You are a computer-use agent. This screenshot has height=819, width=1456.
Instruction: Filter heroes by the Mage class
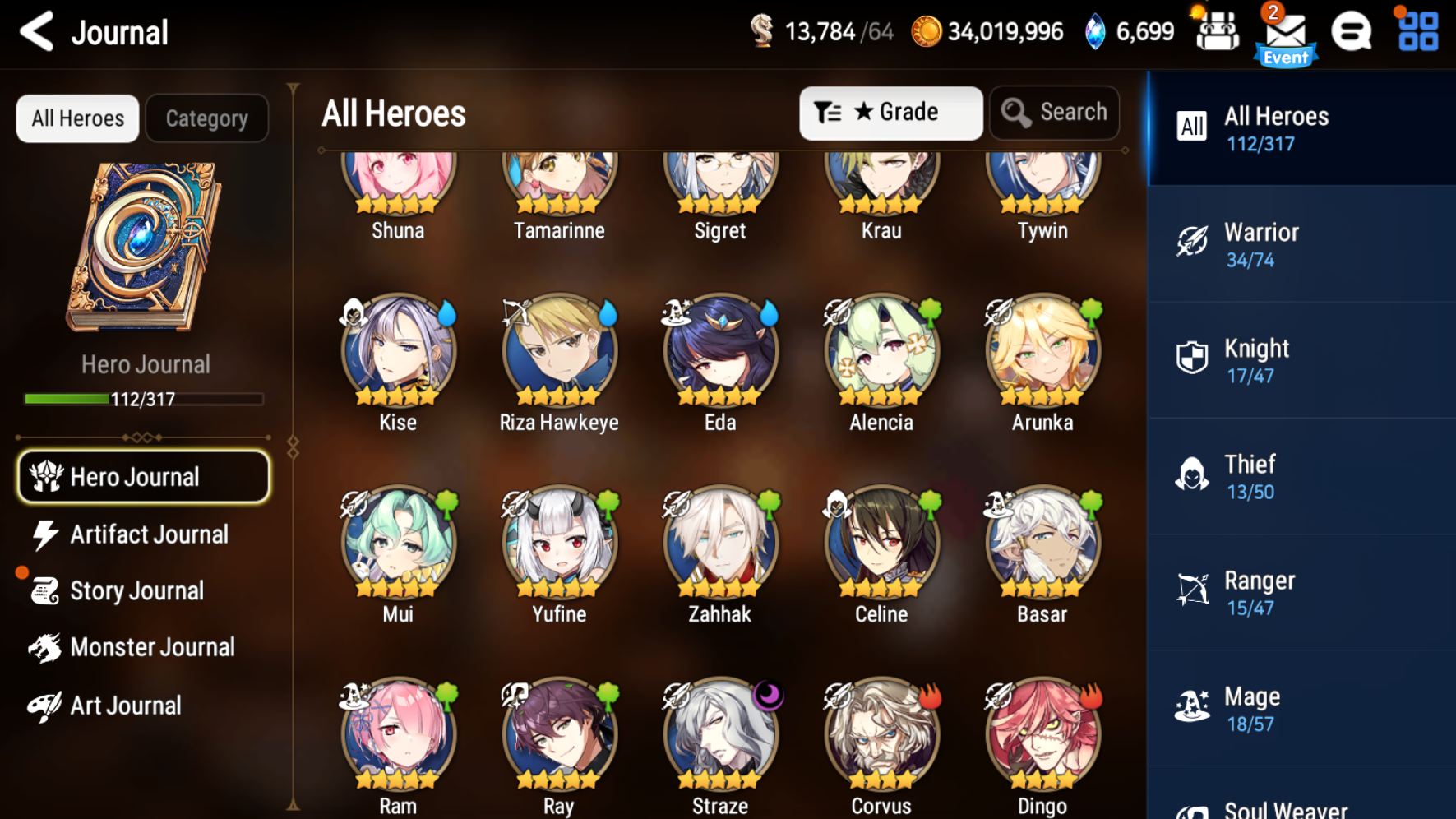[x=1299, y=708]
